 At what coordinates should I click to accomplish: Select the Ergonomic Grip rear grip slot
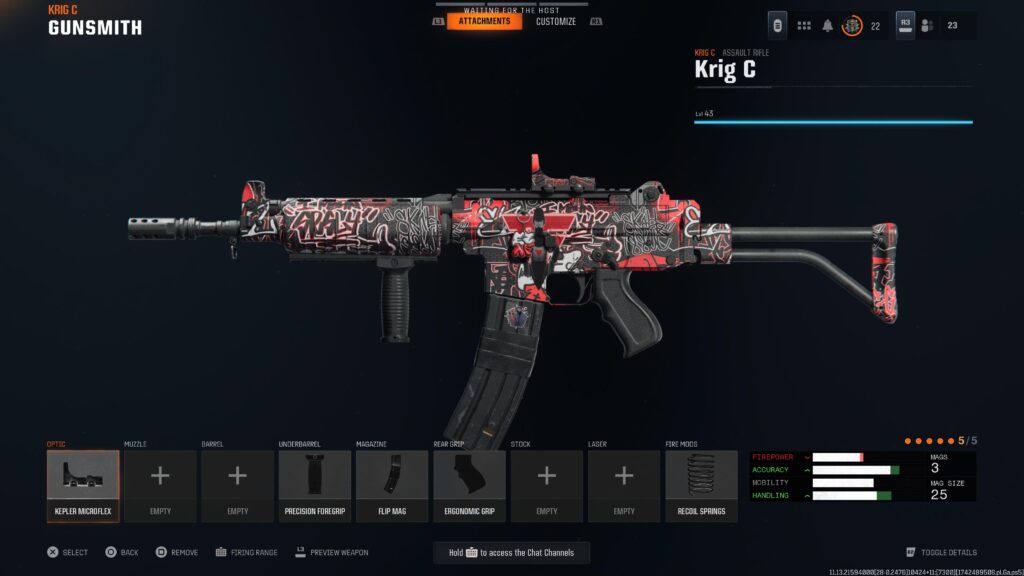[469, 486]
